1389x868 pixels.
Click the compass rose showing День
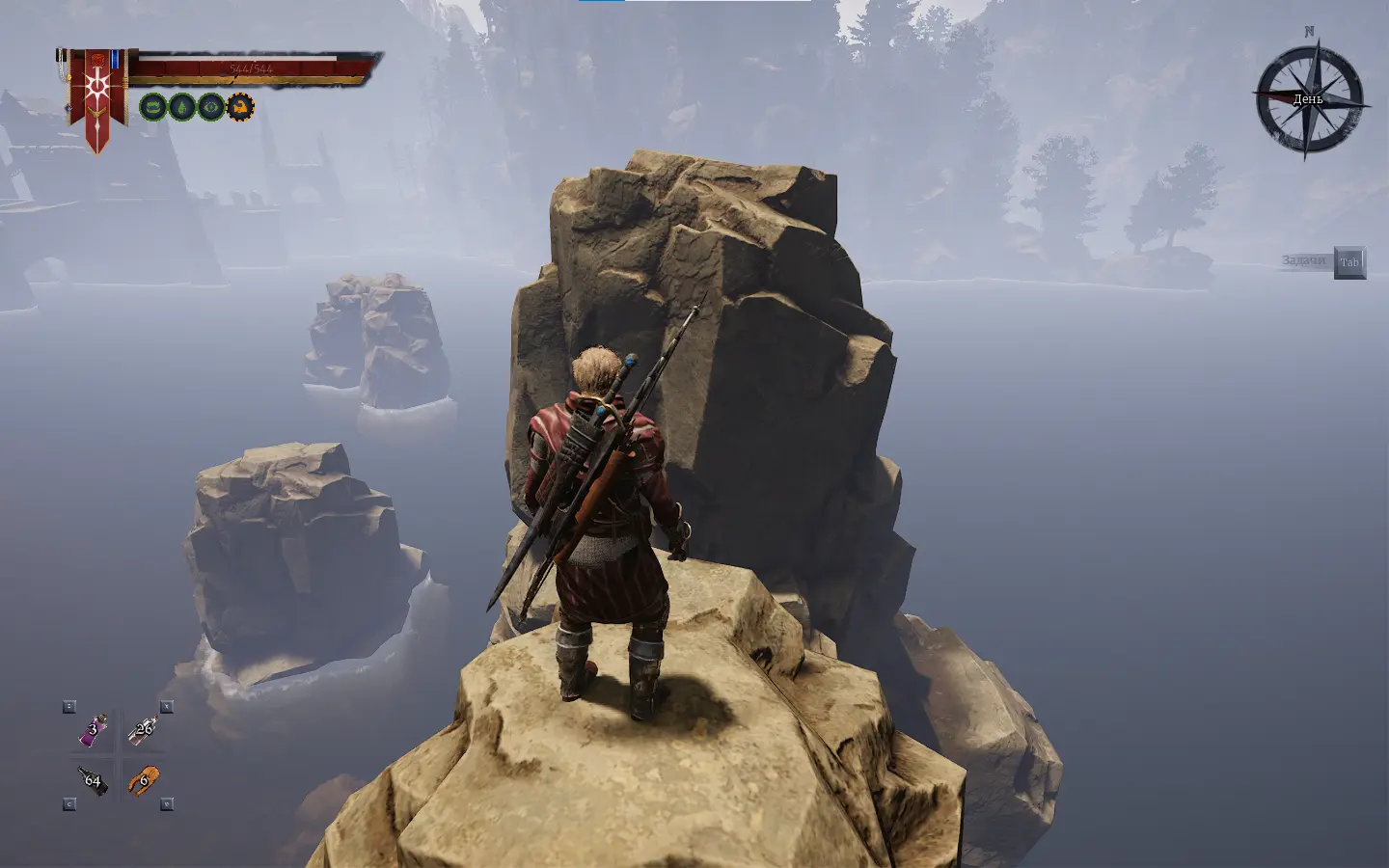(1309, 99)
